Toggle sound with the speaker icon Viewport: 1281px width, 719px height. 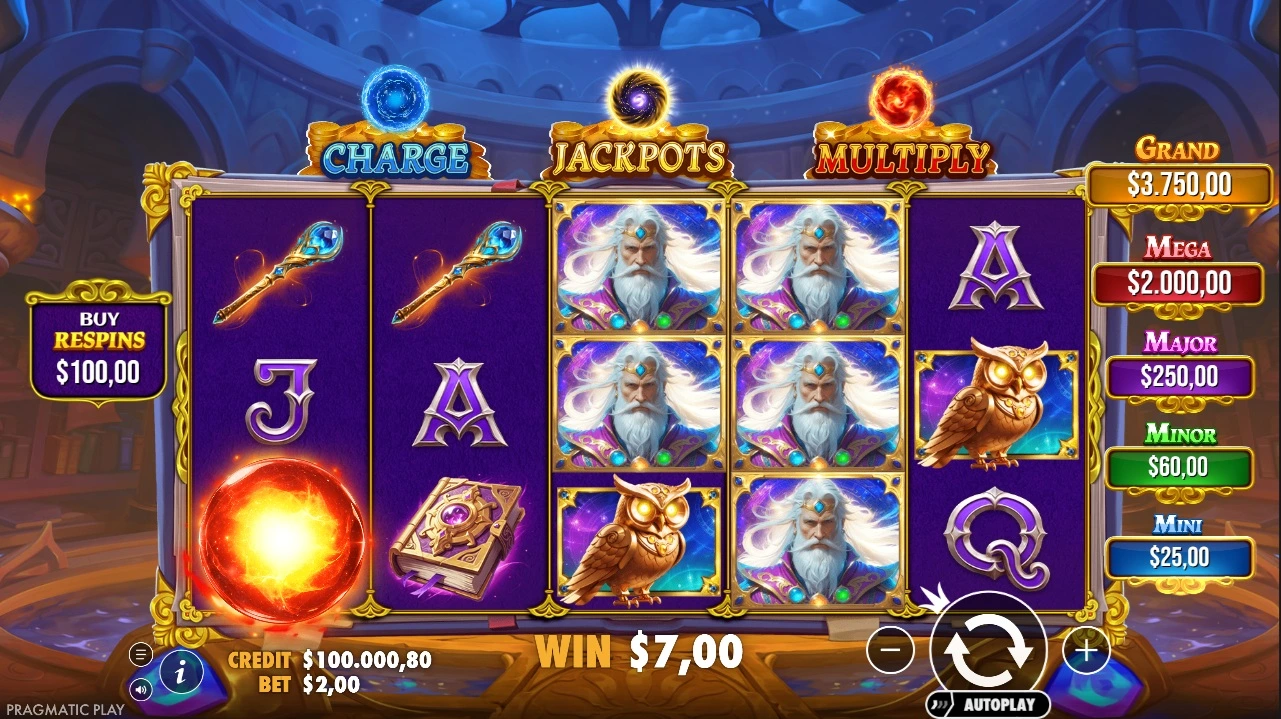tap(141, 688)
